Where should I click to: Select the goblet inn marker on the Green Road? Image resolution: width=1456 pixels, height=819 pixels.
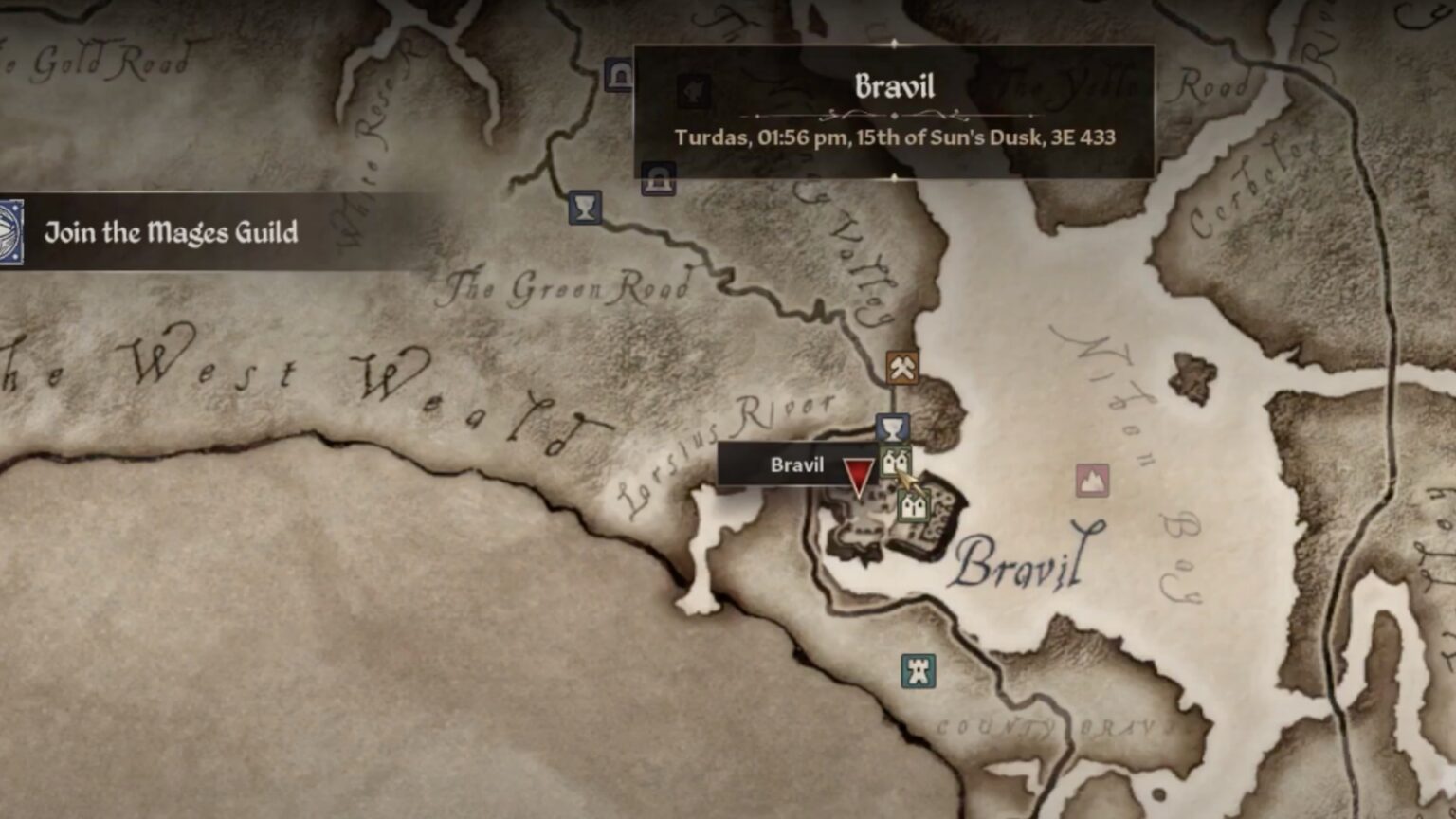tap(585, 208)
